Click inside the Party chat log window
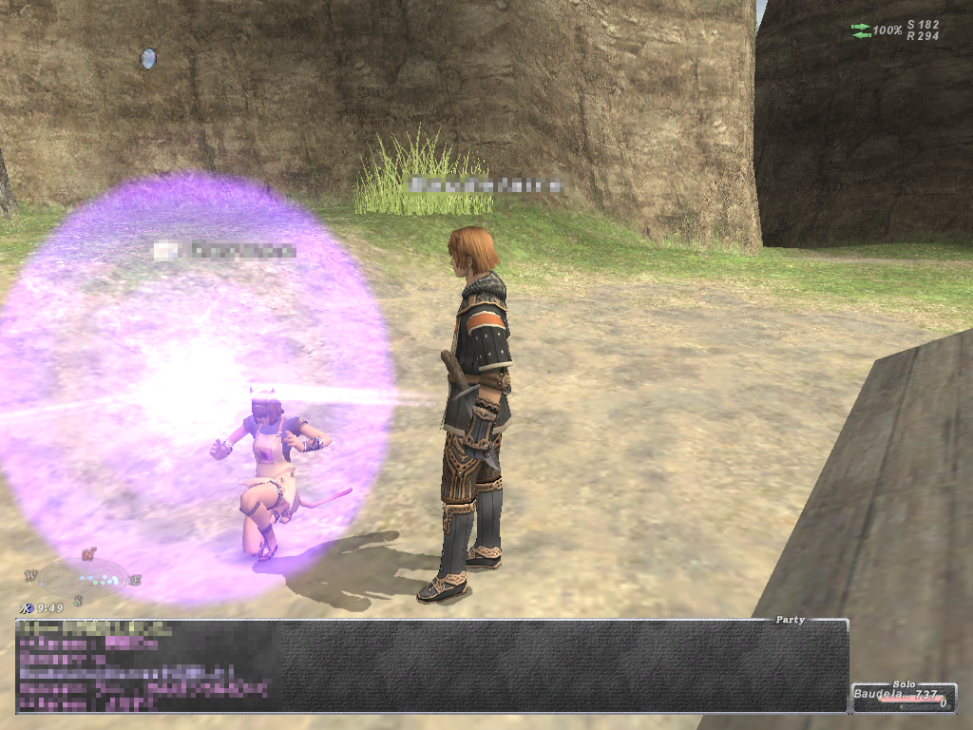 pyautogui.click(x=430, y=665)
